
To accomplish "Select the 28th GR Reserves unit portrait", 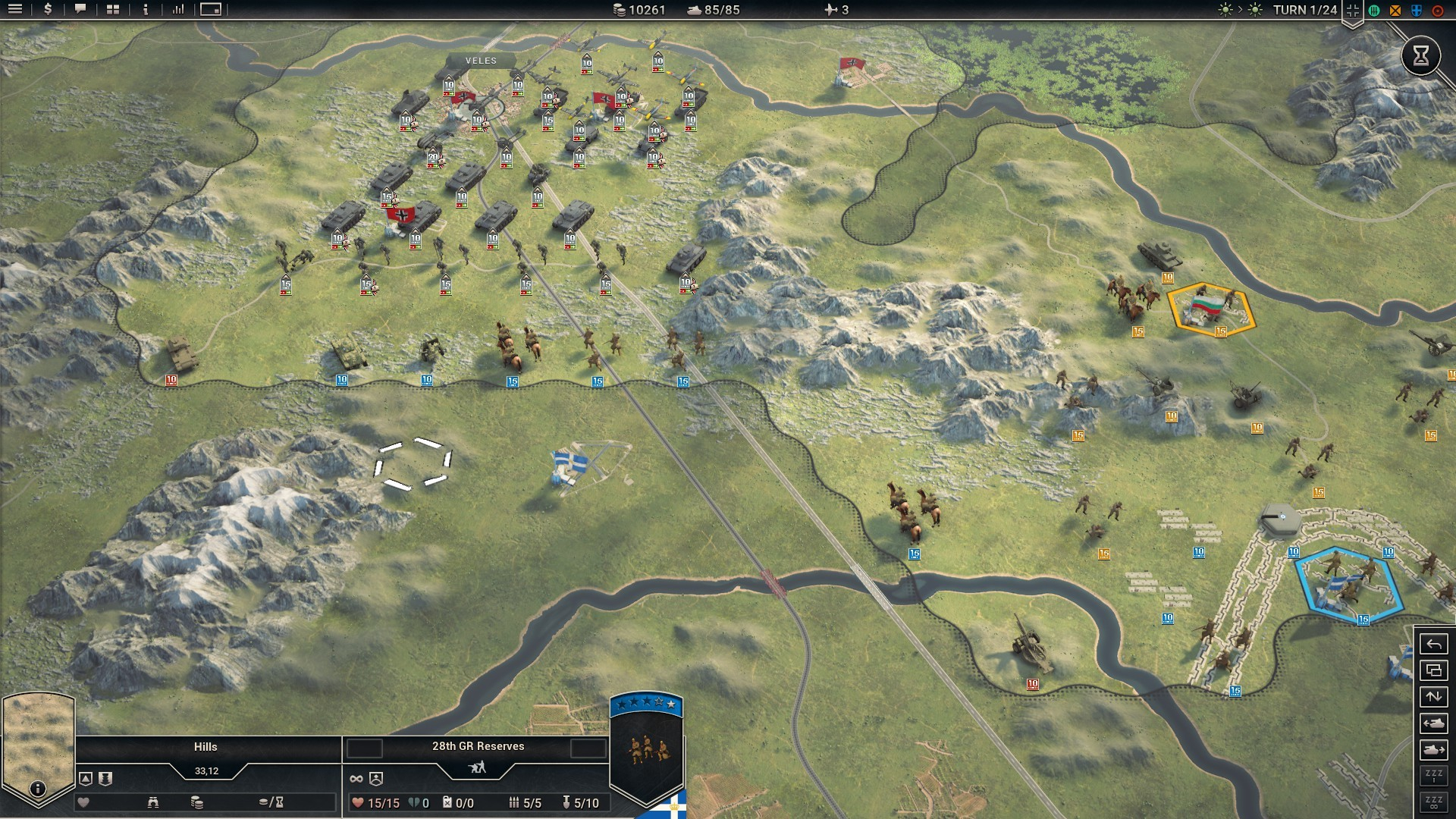I will tap(646, 751).
